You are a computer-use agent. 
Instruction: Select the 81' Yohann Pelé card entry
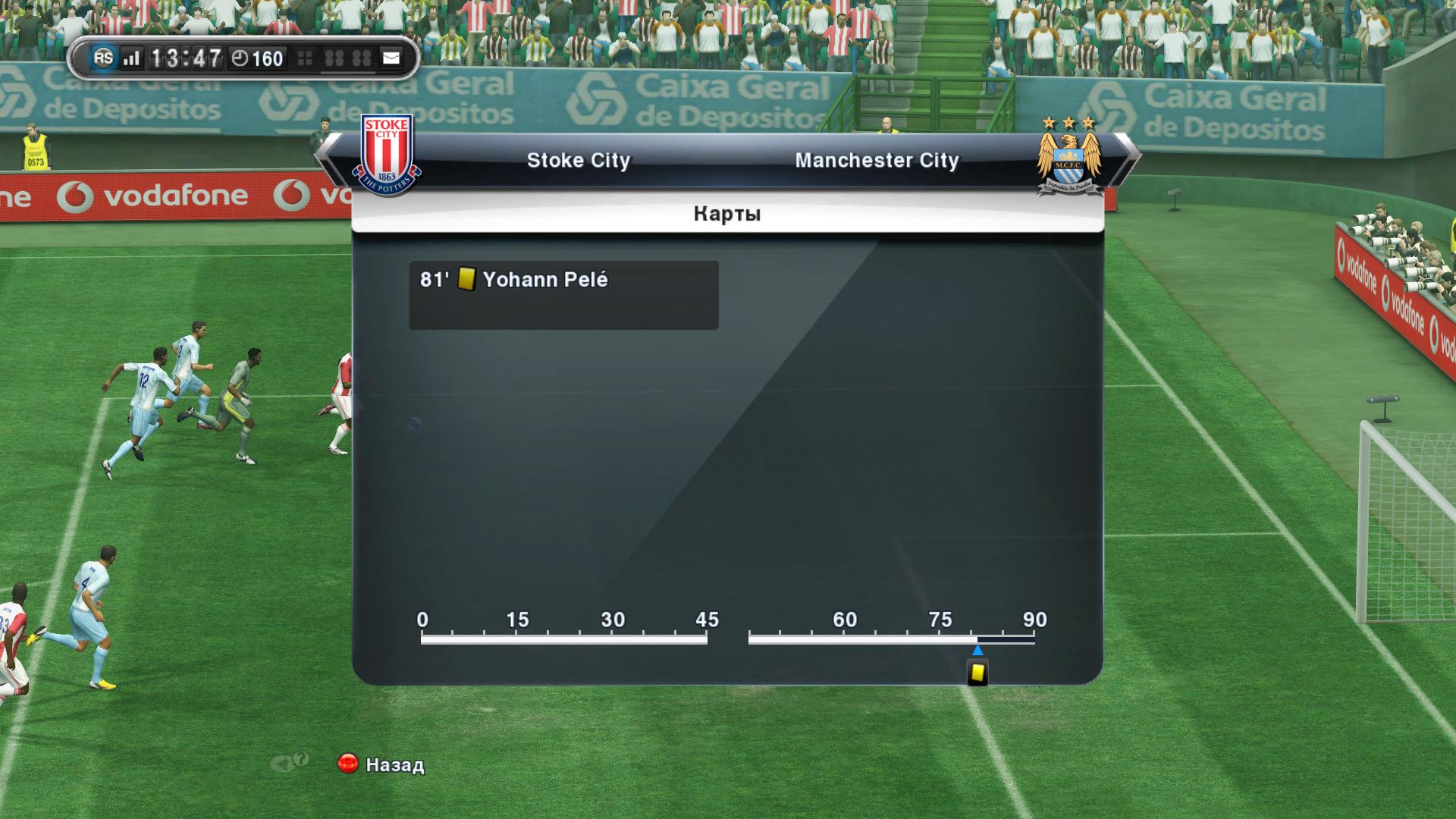(563, 294)
